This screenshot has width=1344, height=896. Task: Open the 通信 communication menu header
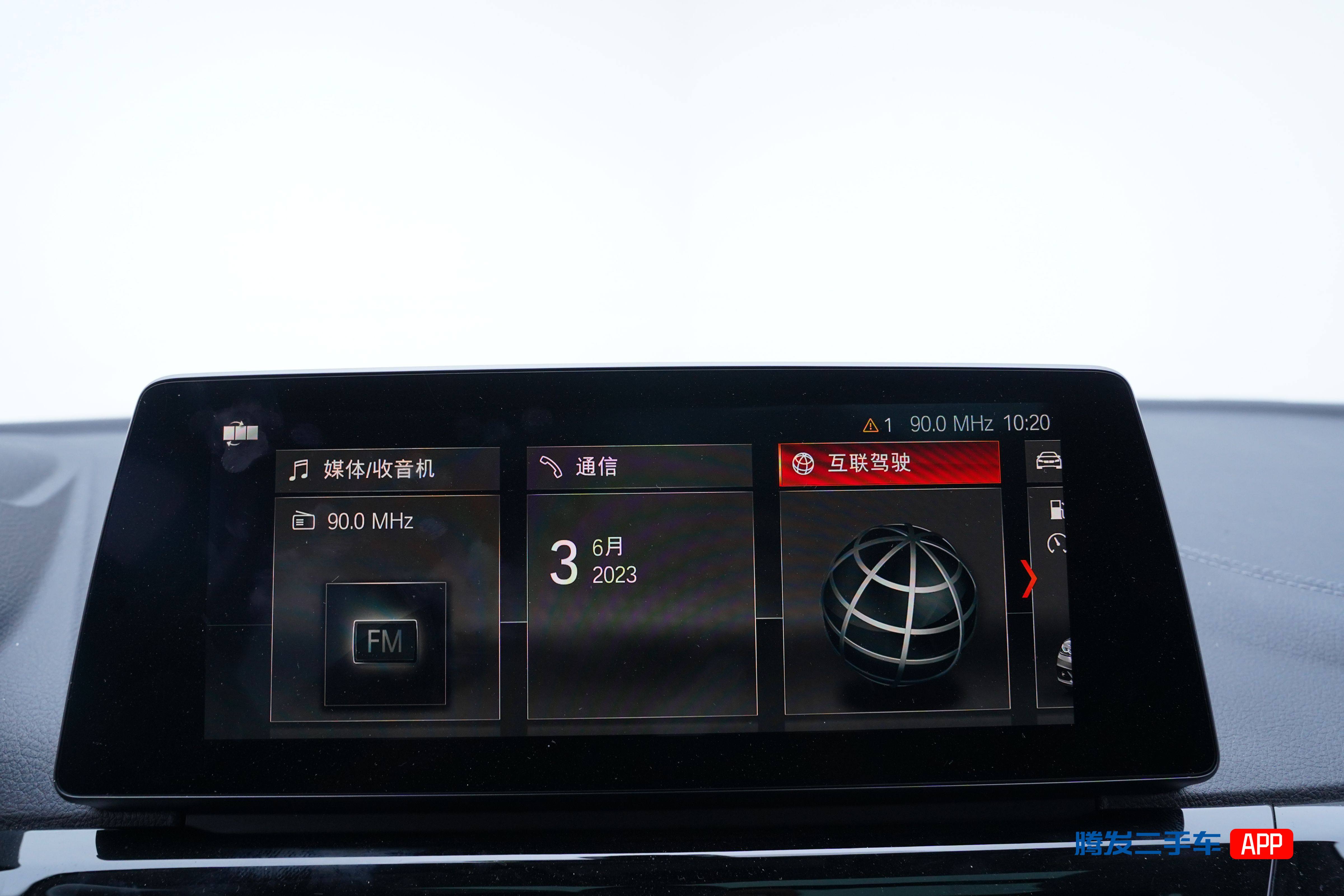639,466
